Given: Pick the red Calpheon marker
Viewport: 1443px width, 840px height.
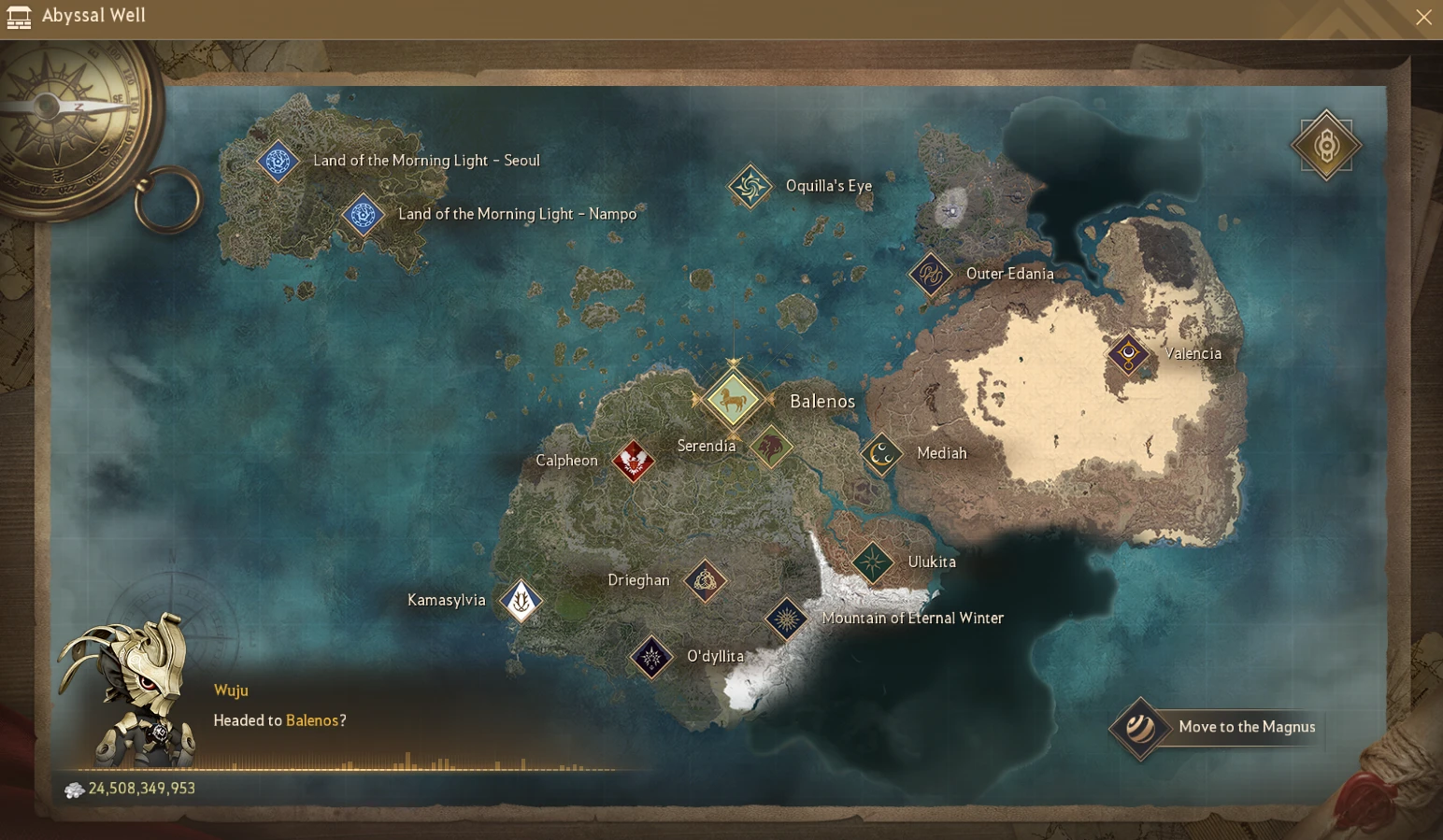Looking at the screenshot, I should point(633,461).
